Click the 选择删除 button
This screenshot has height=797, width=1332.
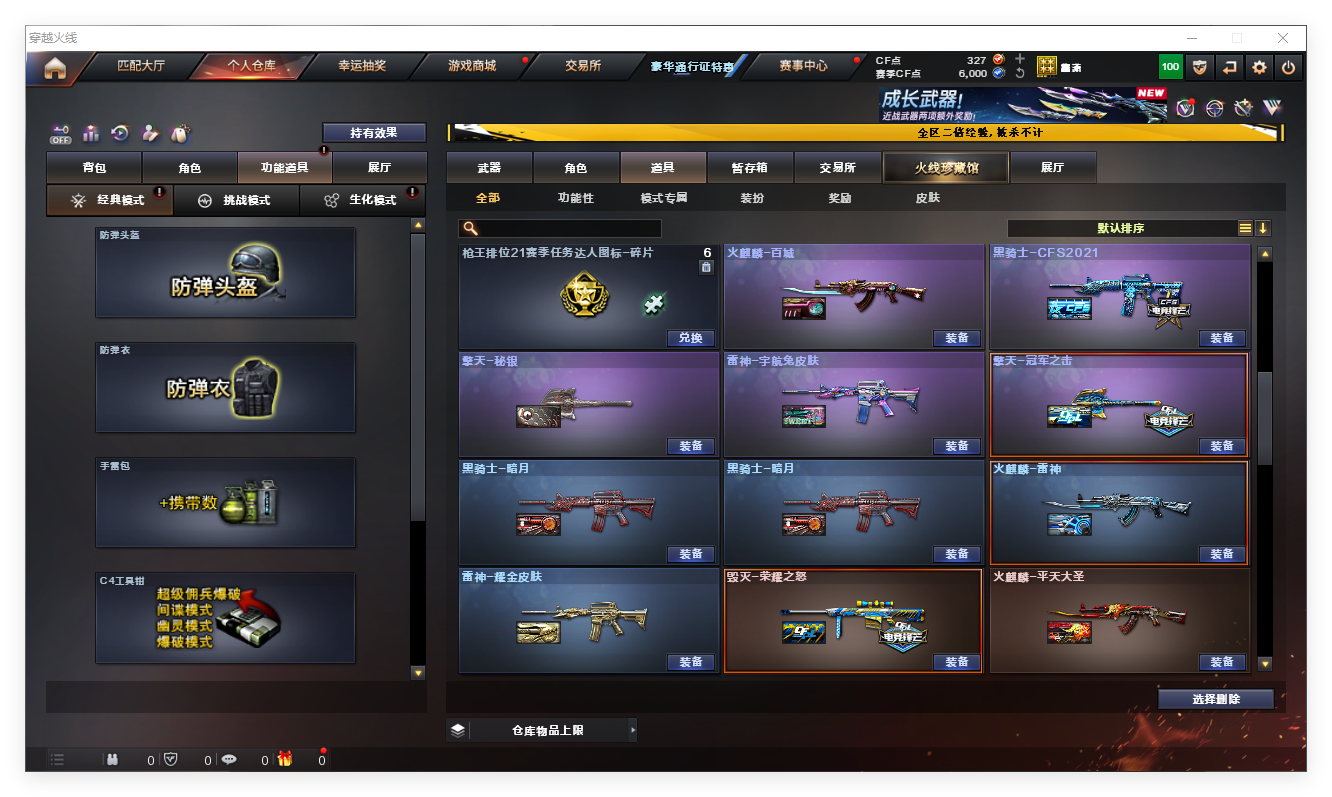coord(1216,699)
